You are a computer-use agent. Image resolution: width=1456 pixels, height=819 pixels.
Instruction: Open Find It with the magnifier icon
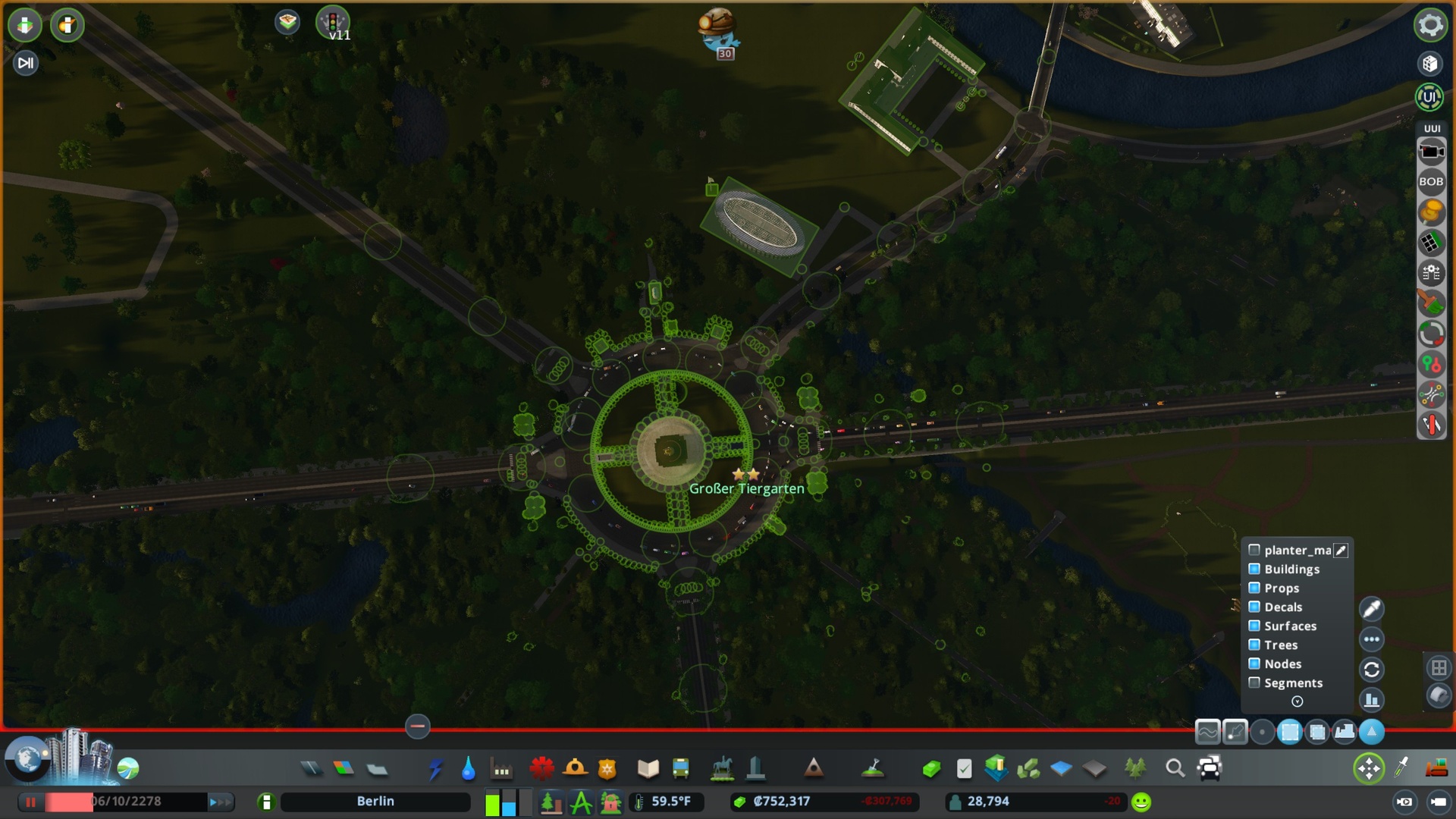click(1176, 768)
